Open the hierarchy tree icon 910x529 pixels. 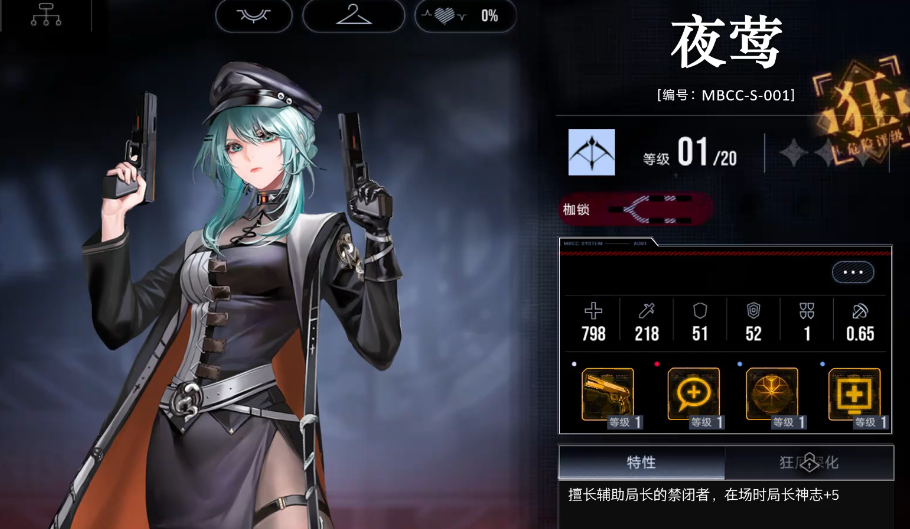click(46, 15)
